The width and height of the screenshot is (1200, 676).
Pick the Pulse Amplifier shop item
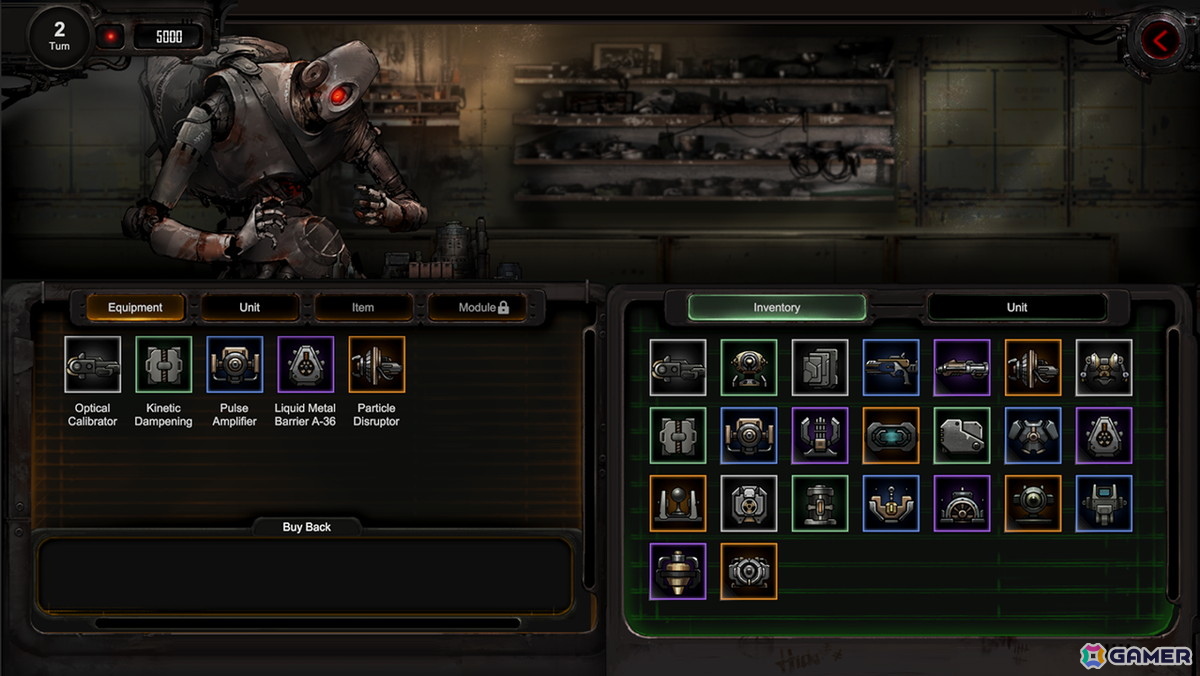click(235, 364)
